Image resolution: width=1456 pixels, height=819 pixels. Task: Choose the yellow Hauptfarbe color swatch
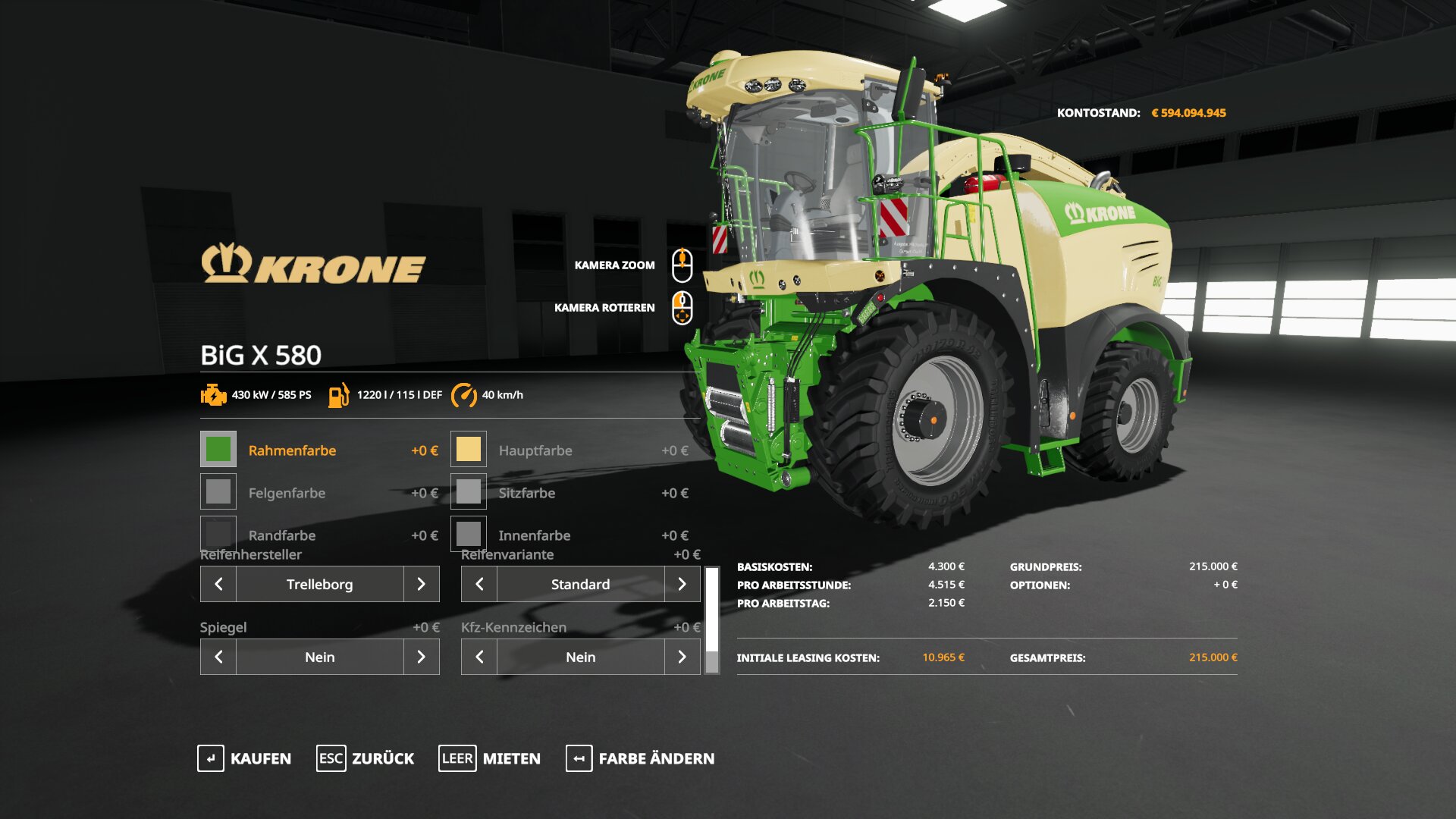(469, 450)
